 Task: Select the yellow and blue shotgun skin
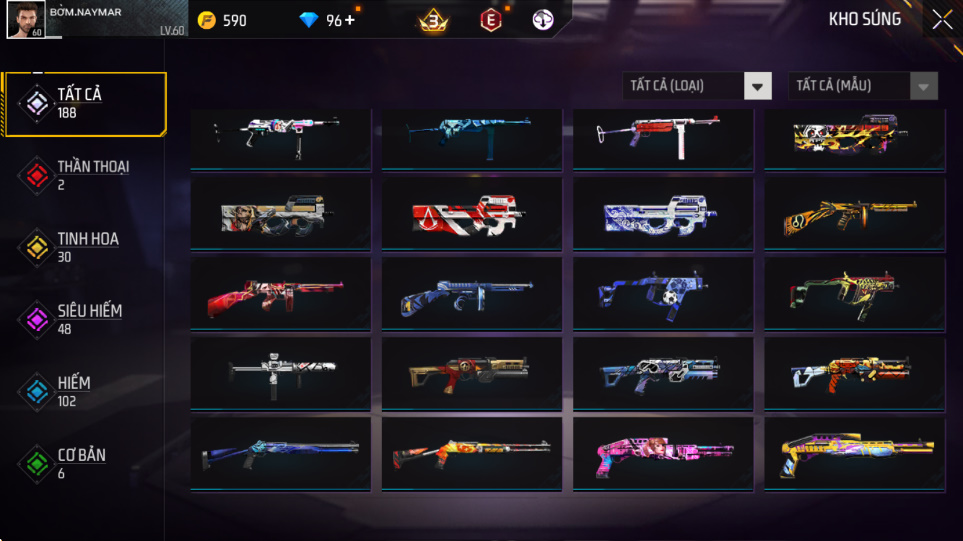pyautogui.click(x=853, y=452)
